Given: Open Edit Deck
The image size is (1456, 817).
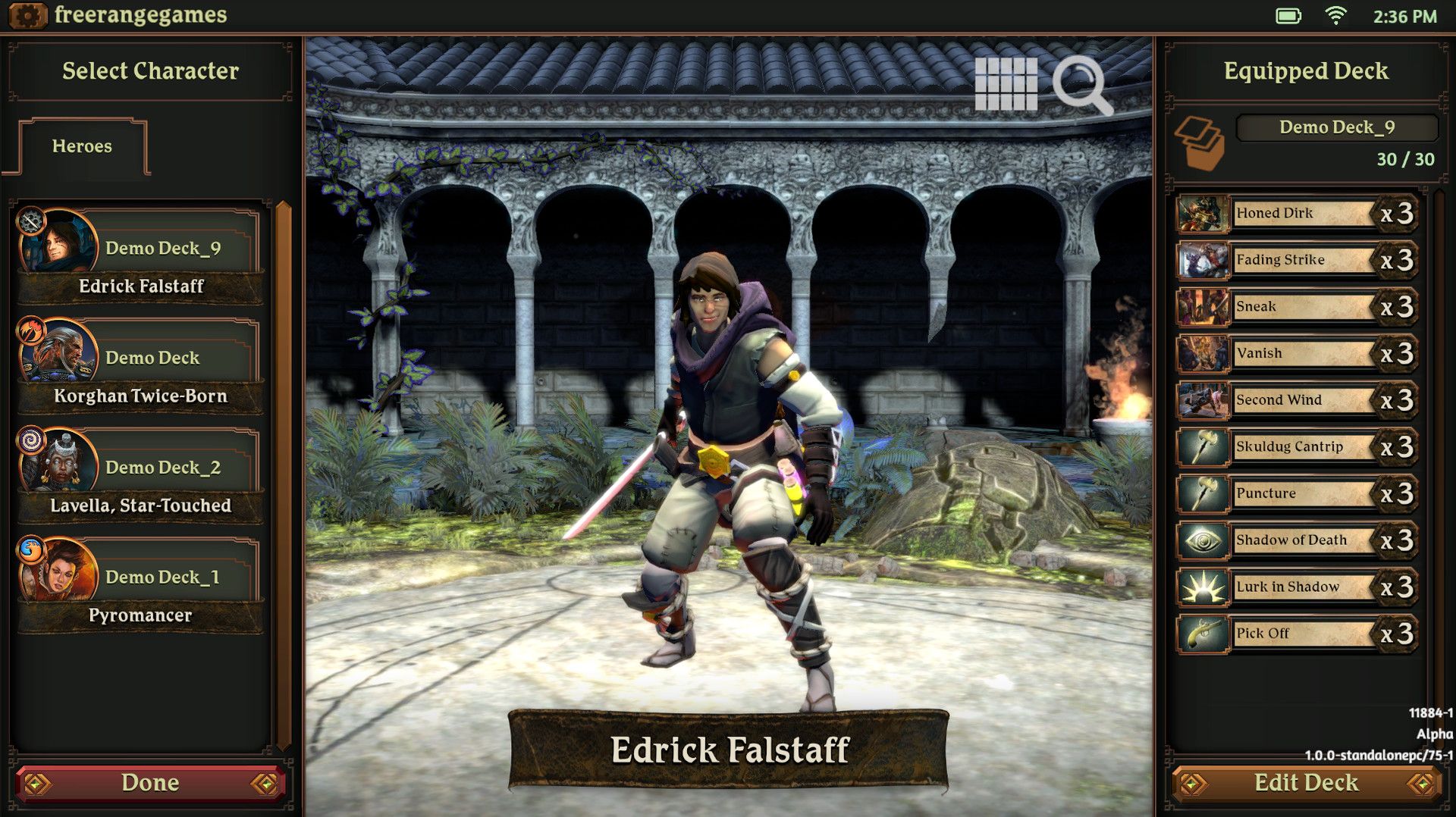Looking at the screenshot, I should [x=1307, y=782].
